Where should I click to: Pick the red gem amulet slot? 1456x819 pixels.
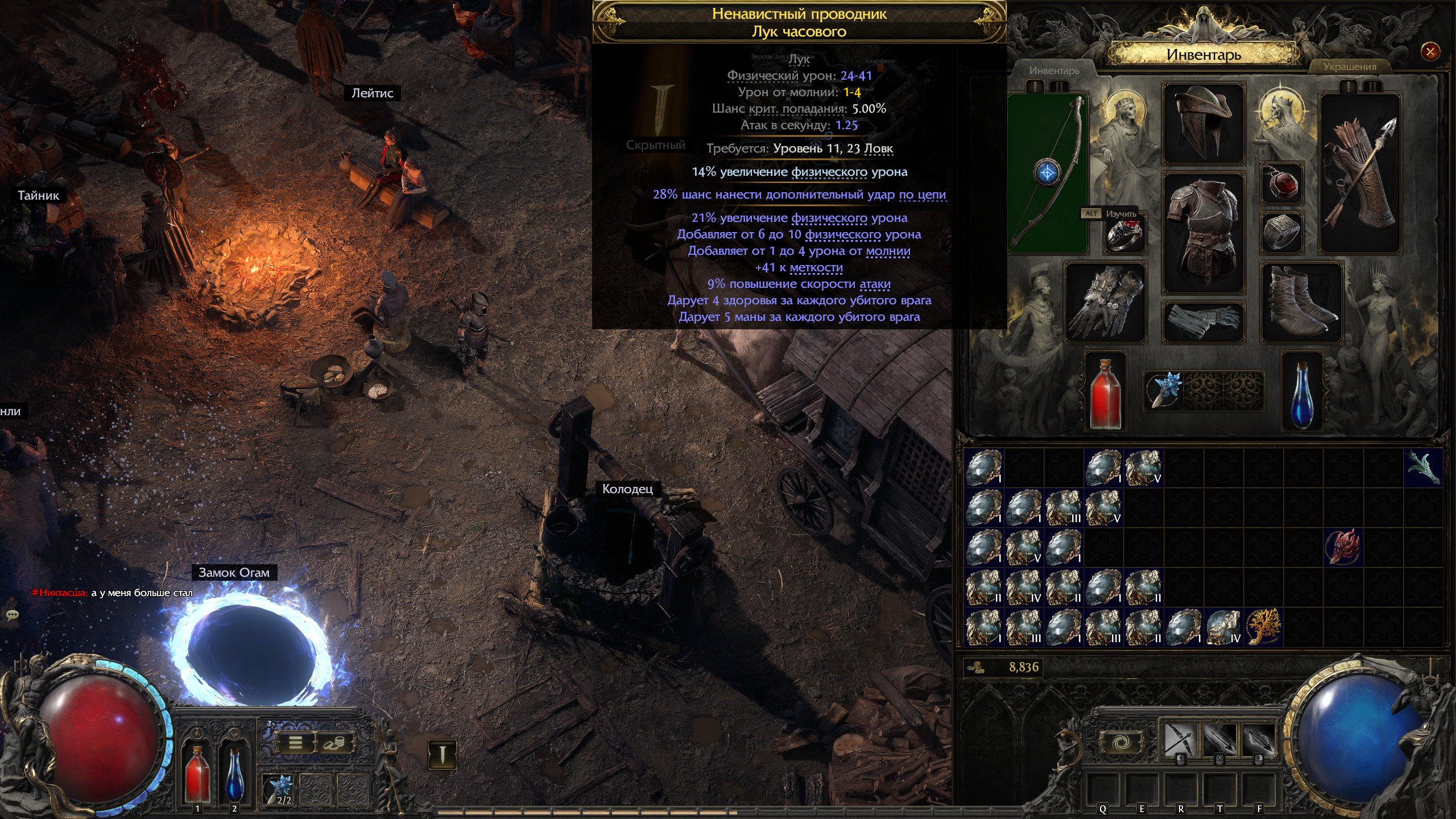pyautogui.click(x=1283, y=184)
